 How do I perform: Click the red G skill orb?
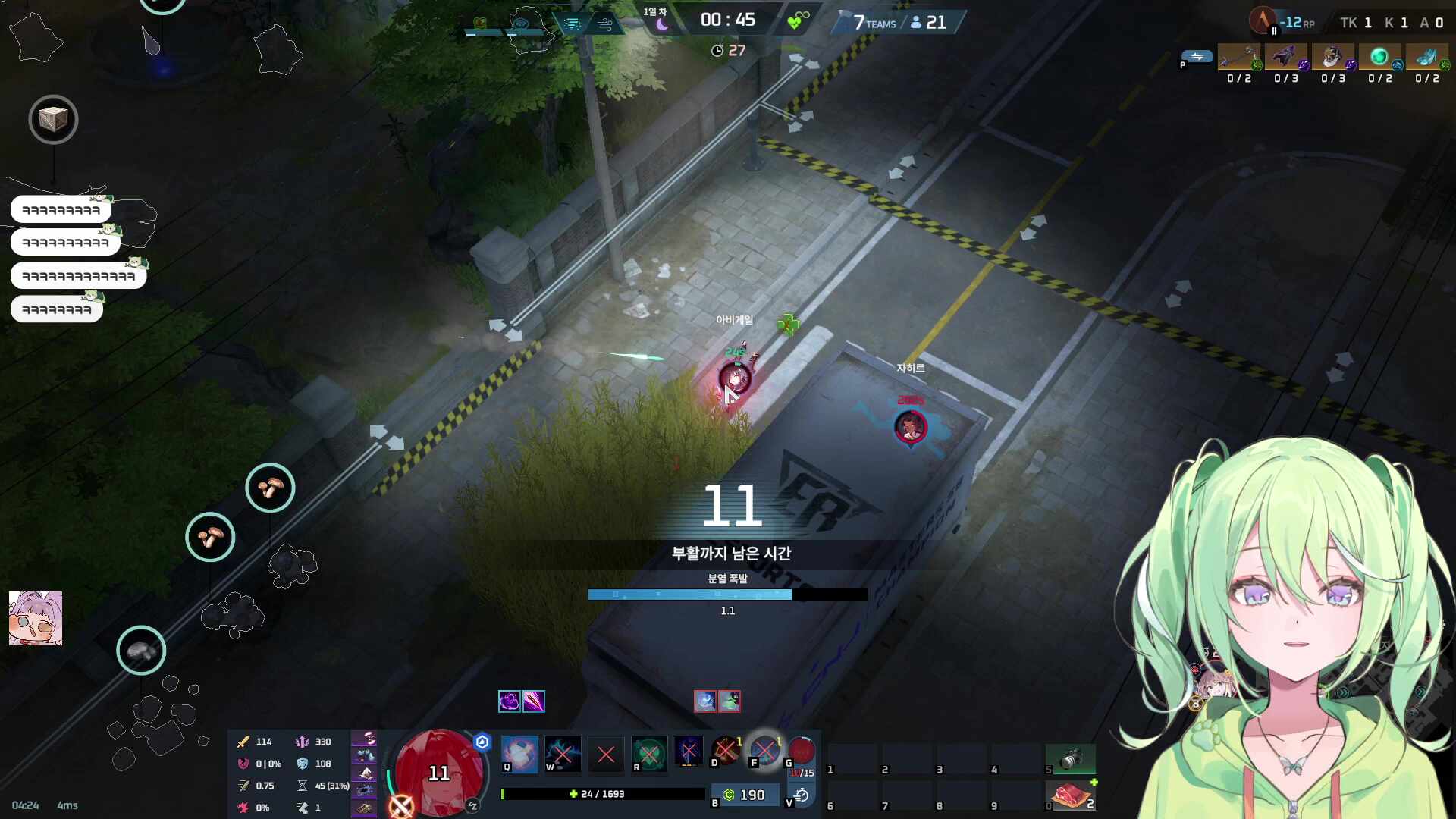801,751
